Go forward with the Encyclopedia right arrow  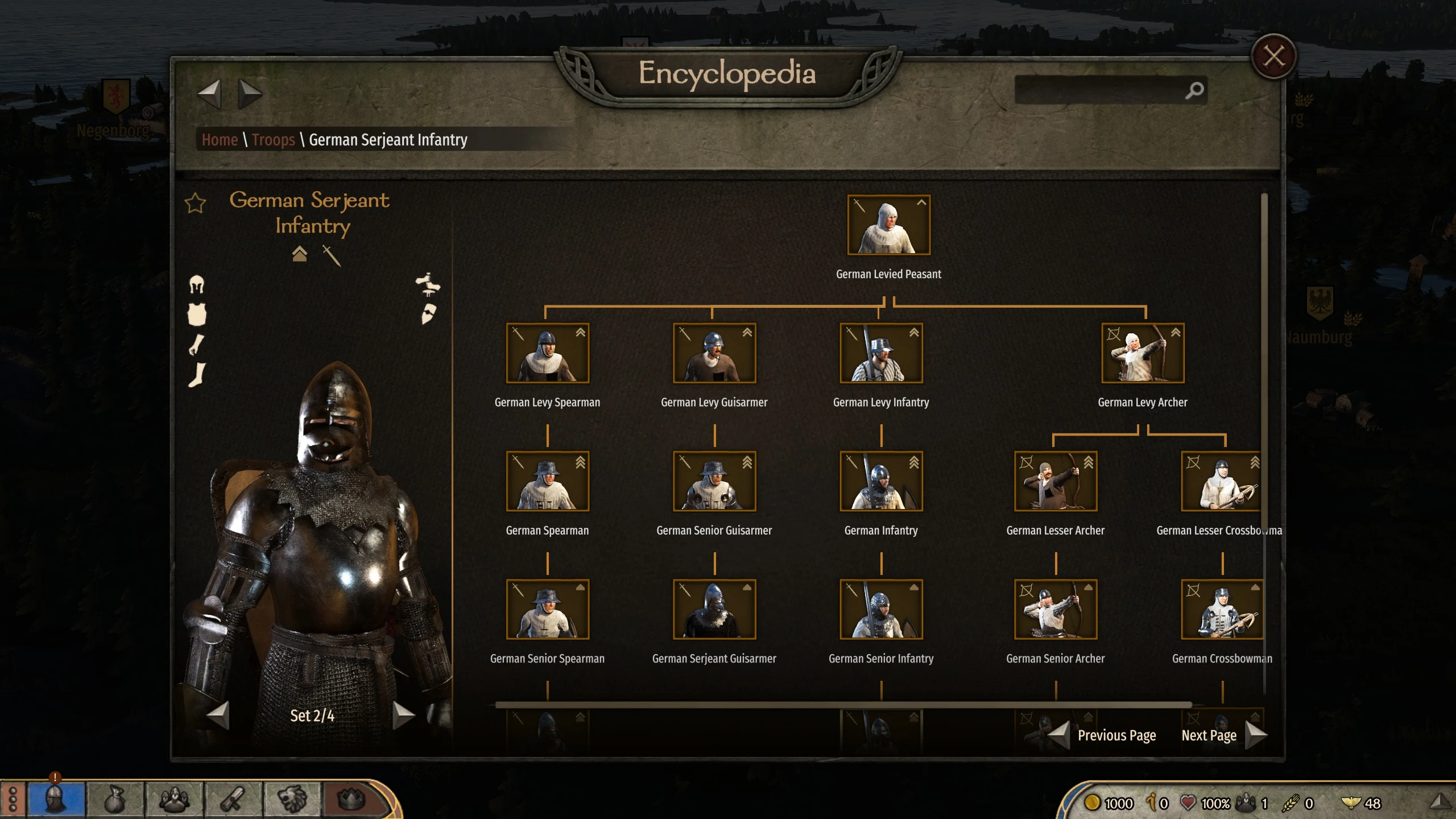point(249,93)
